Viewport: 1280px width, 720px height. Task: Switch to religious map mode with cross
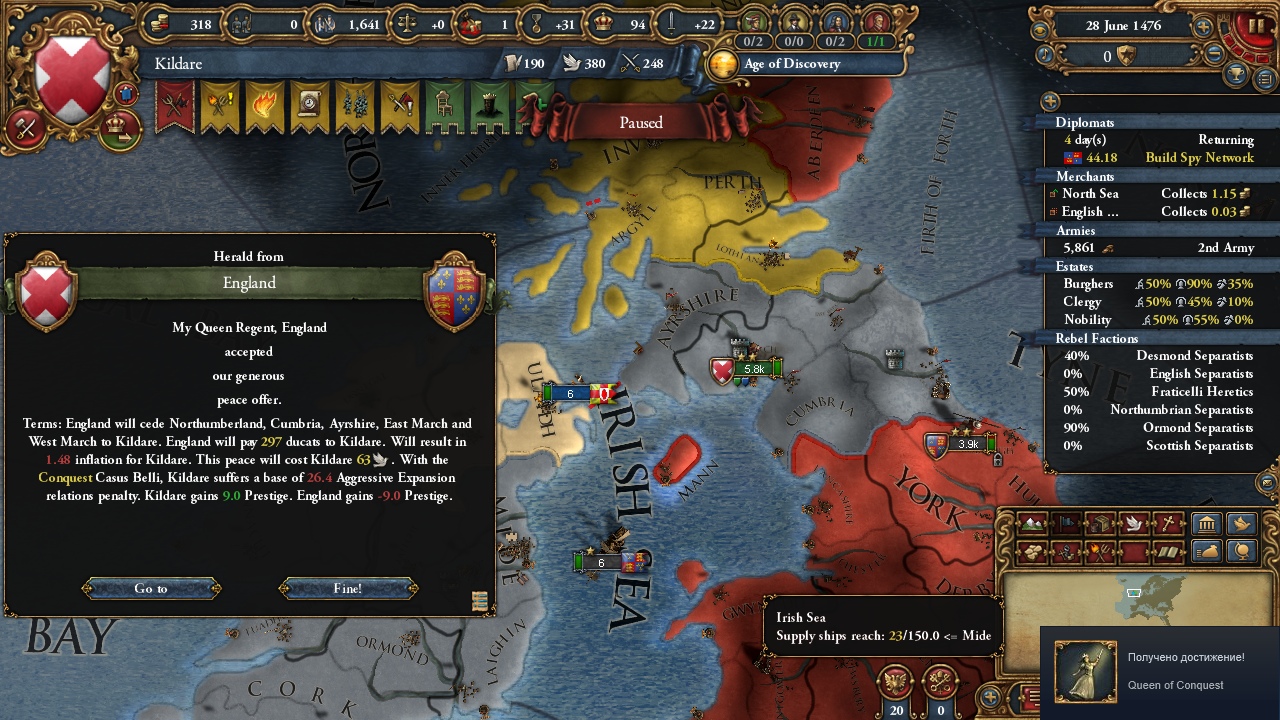(1167, 524)
